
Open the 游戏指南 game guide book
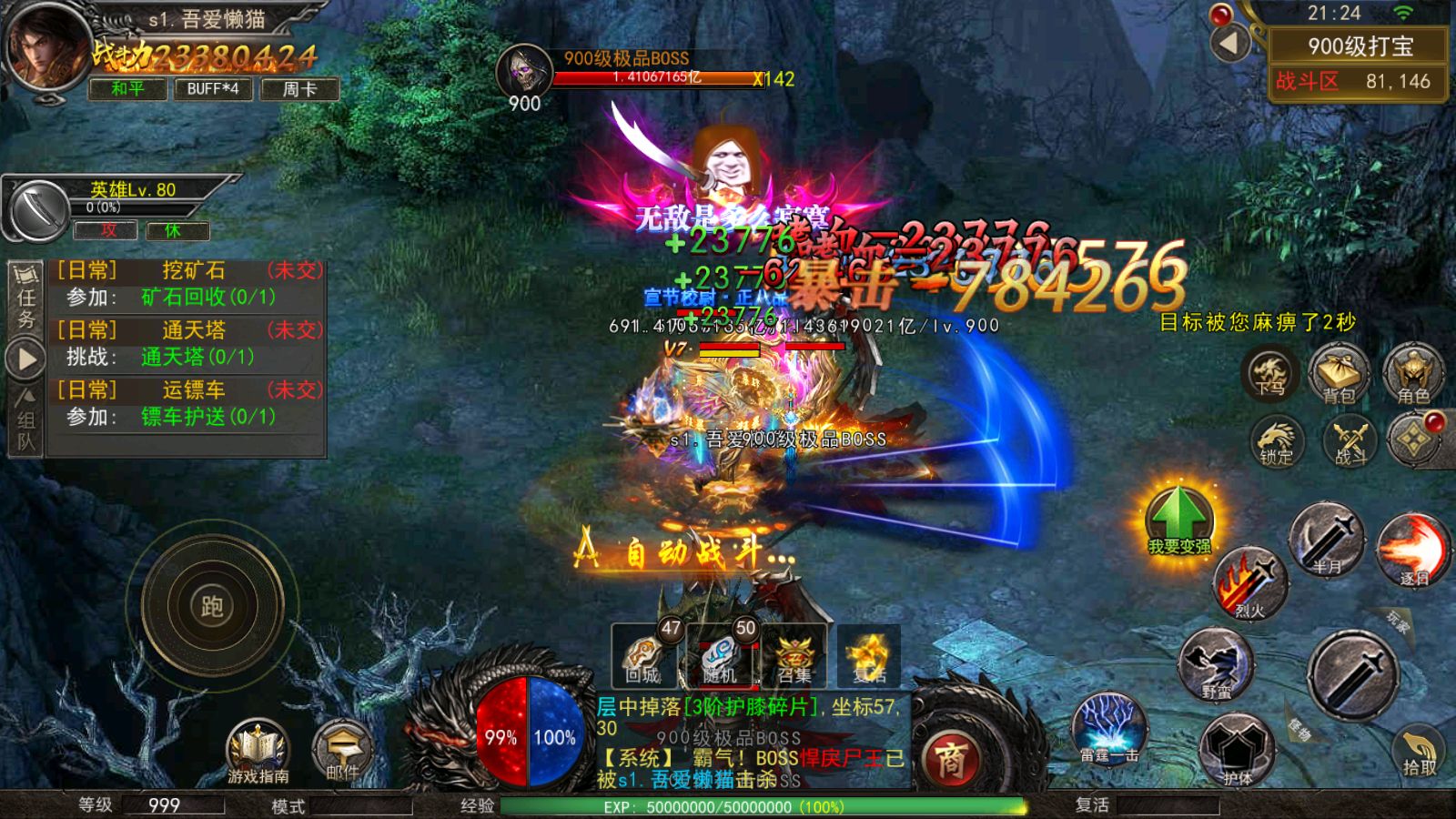[258, 752]
